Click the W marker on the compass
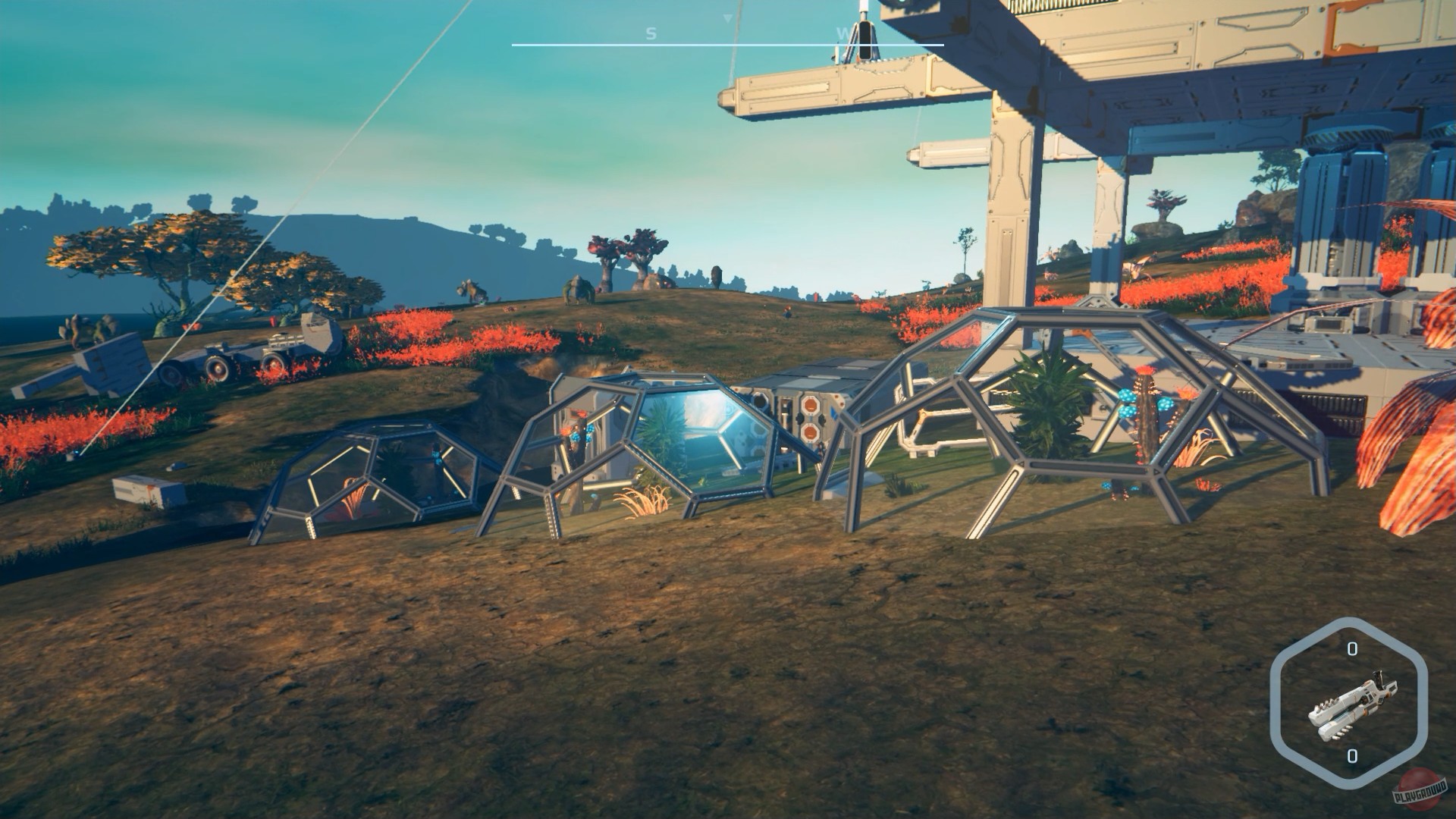1456x819 pixels. tap(843, 32)
